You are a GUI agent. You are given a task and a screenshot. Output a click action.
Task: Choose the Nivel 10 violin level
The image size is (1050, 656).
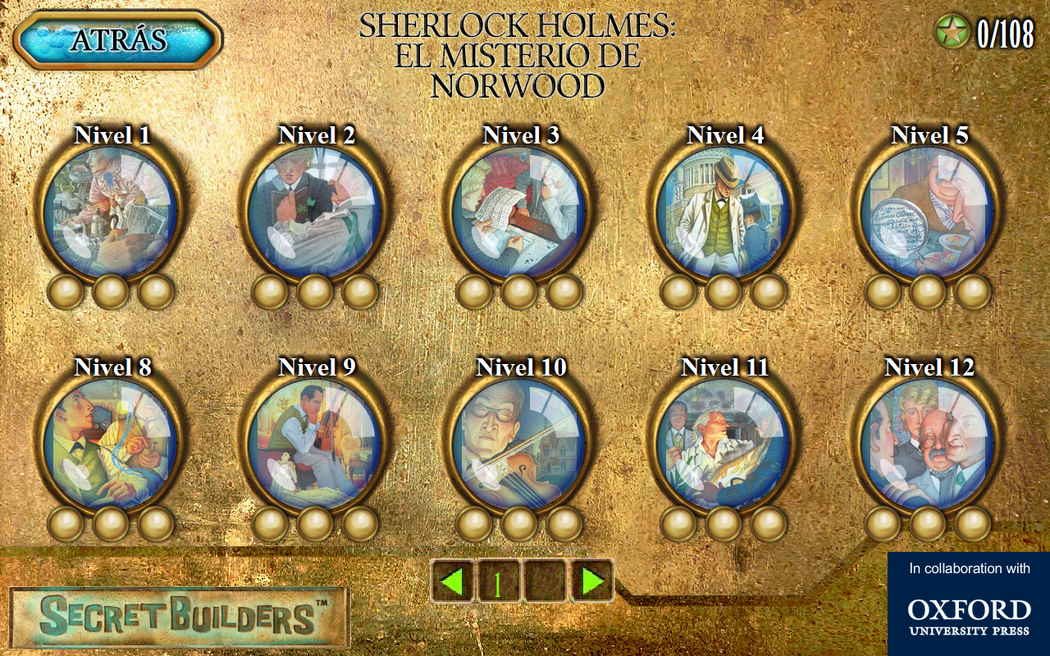pyautogui.click(x=519, y=444)
